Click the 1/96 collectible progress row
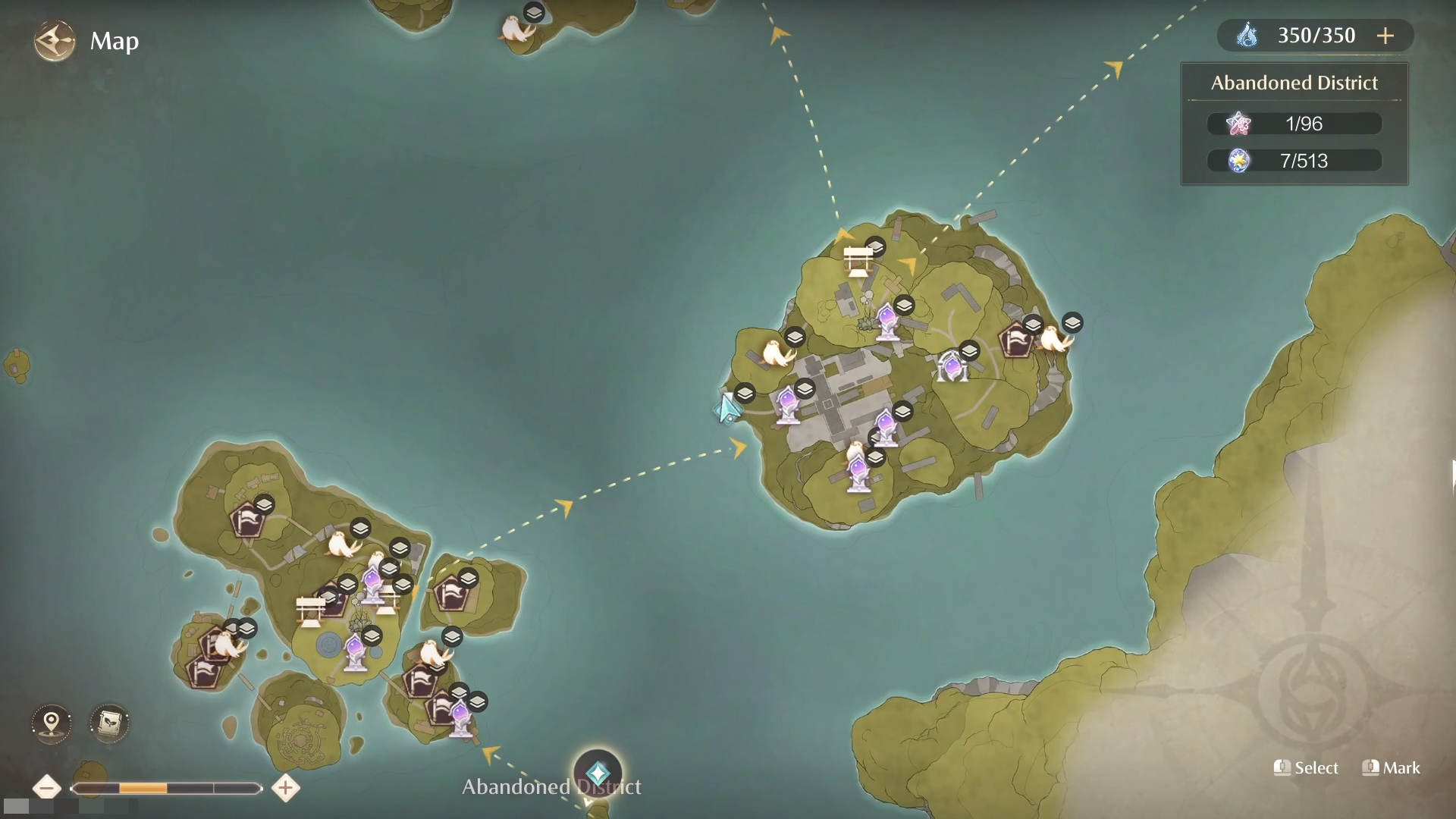Screen dimensions: 1456x819 [1294, 124]
